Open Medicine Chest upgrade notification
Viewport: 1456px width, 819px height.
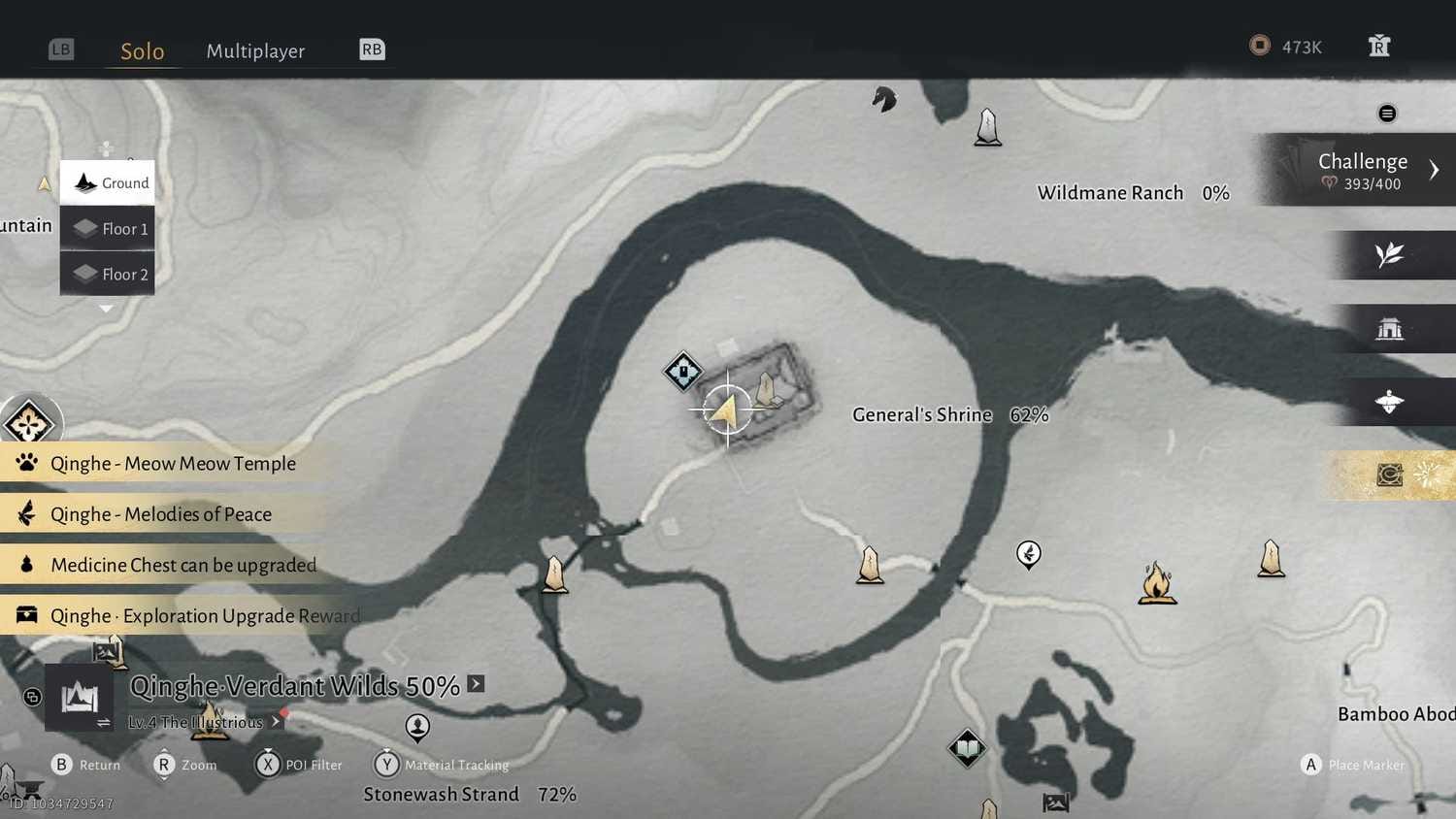click(182, 565)
